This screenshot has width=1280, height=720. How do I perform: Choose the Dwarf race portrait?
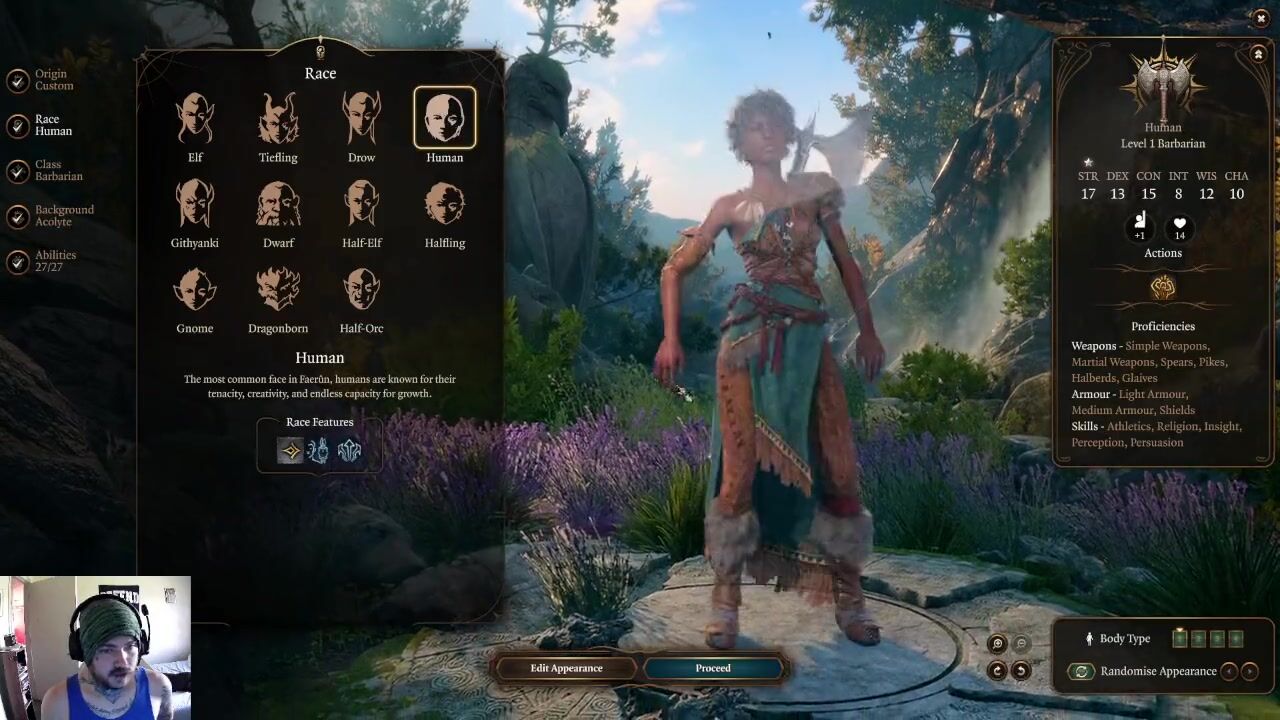(278, 204)
